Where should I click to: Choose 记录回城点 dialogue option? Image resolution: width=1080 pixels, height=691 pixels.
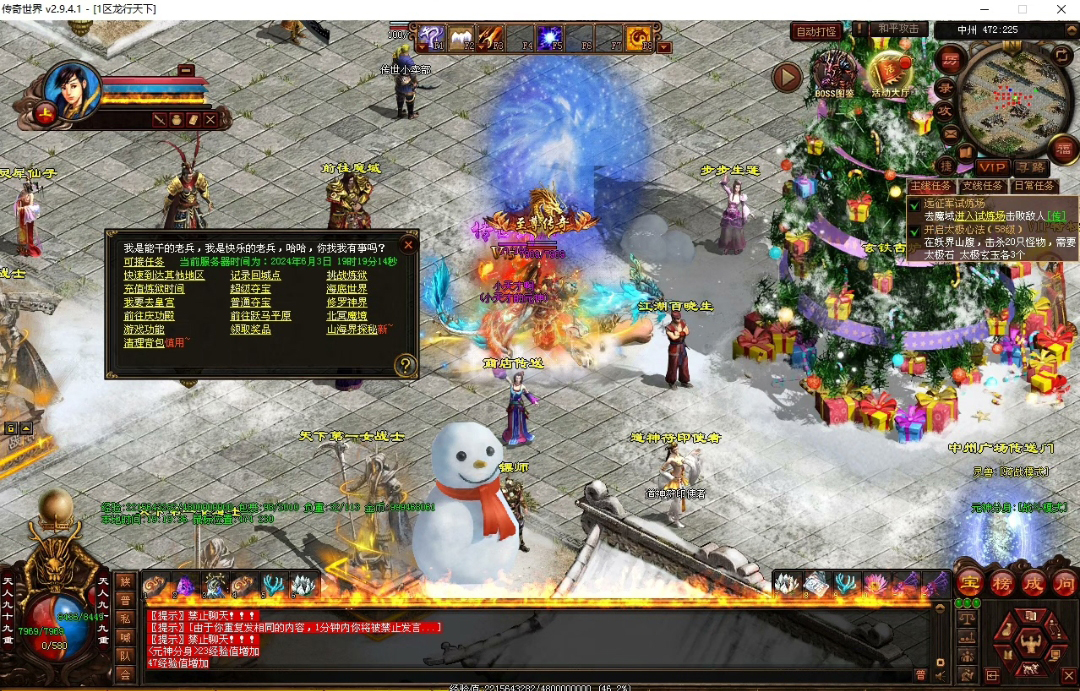[255, 275]
